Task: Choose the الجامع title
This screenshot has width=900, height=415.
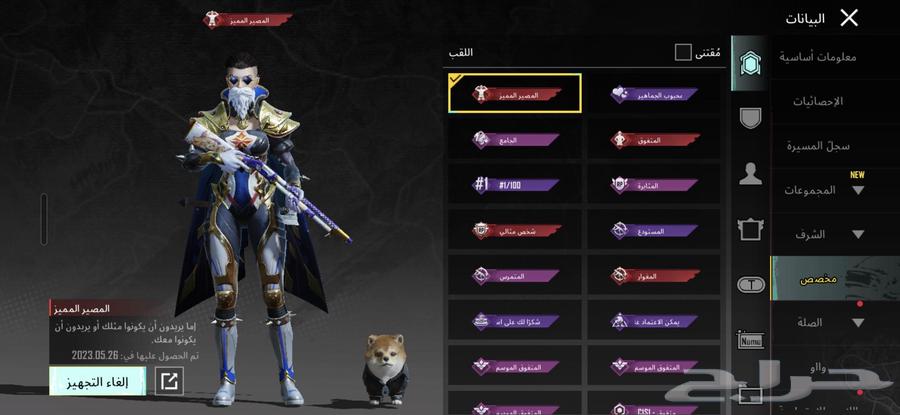Action: [515, 140]
